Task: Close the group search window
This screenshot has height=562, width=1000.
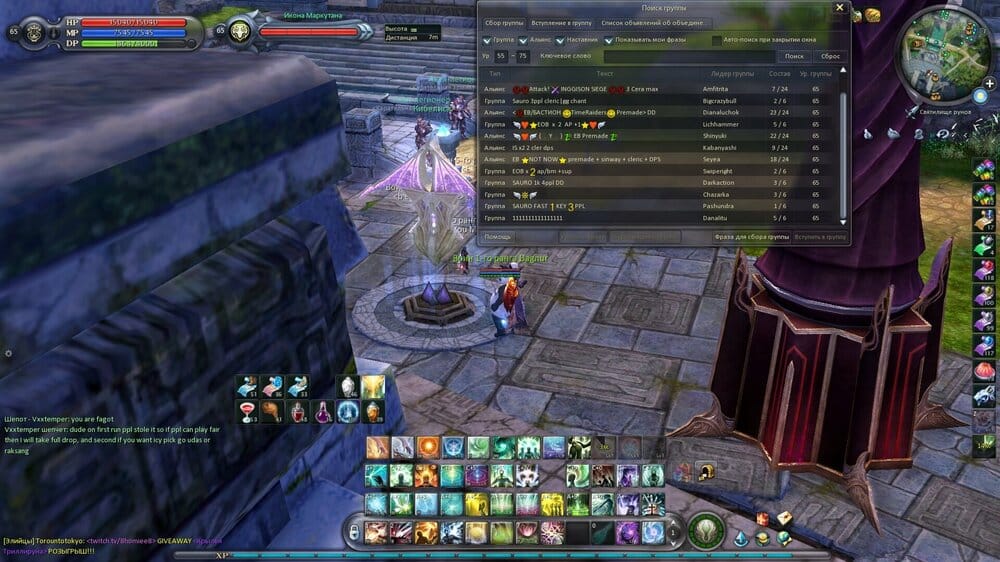Action: point(839,7)
